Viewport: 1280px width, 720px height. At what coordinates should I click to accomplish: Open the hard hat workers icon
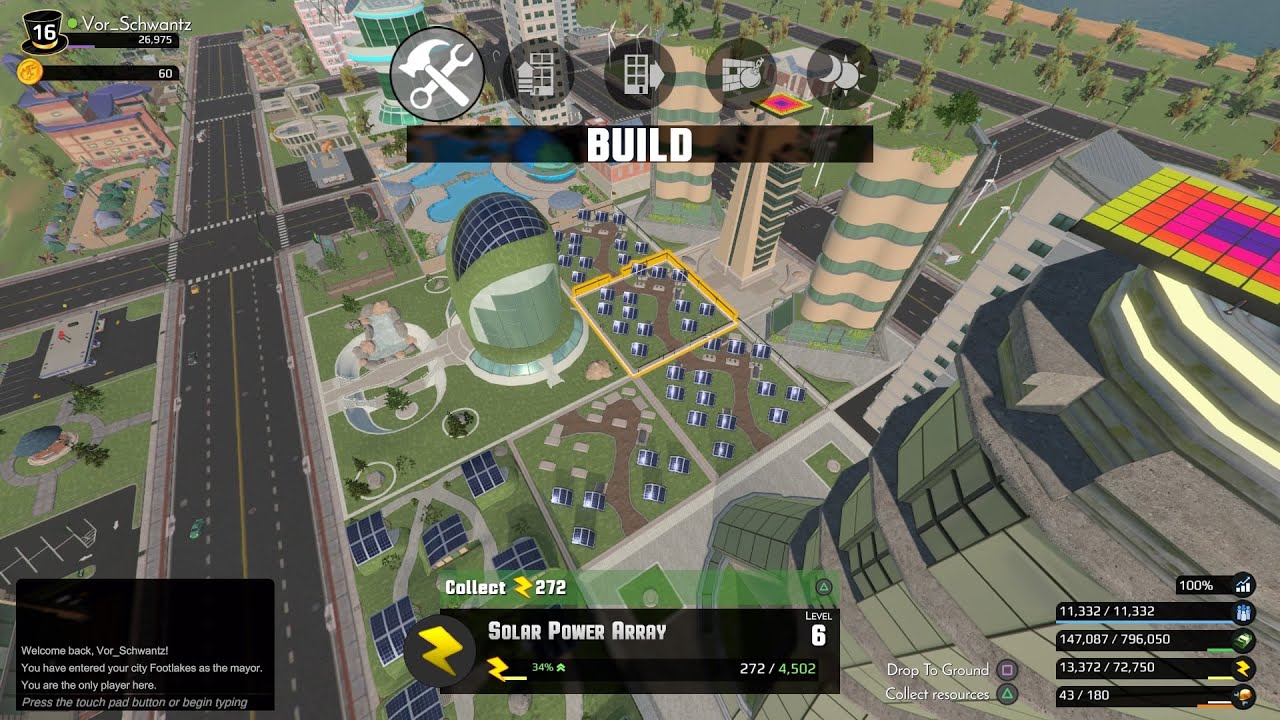point(1244,696)
